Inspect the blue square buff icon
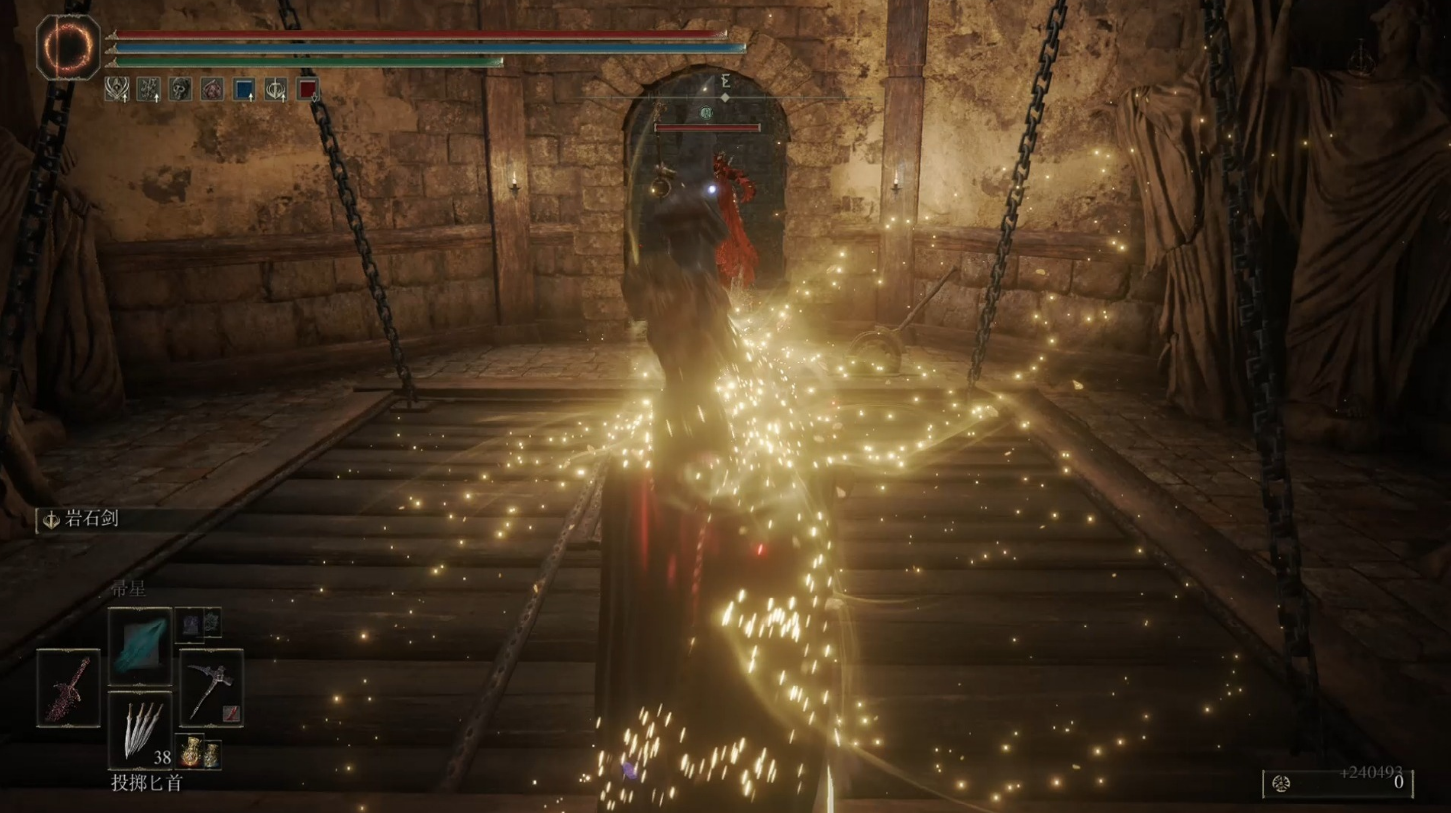 pyautogui.click(x=244, y=90)
